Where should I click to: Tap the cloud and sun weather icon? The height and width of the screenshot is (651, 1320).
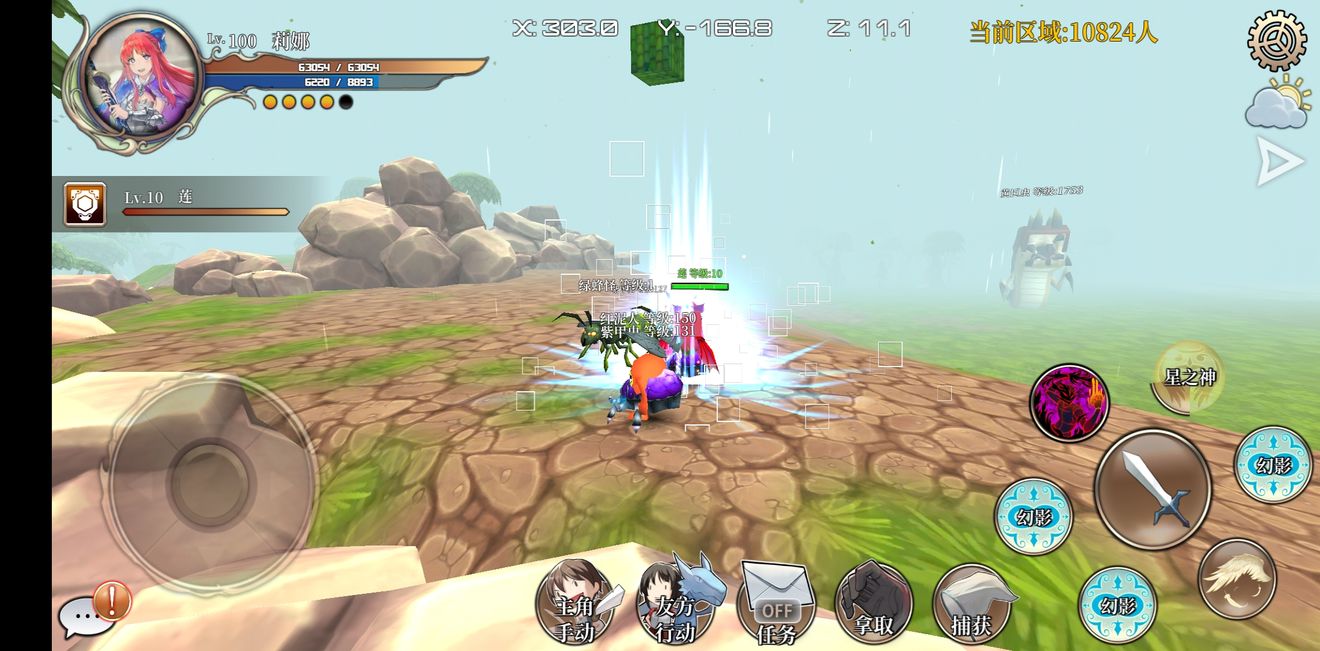[x=1277, y=104]
